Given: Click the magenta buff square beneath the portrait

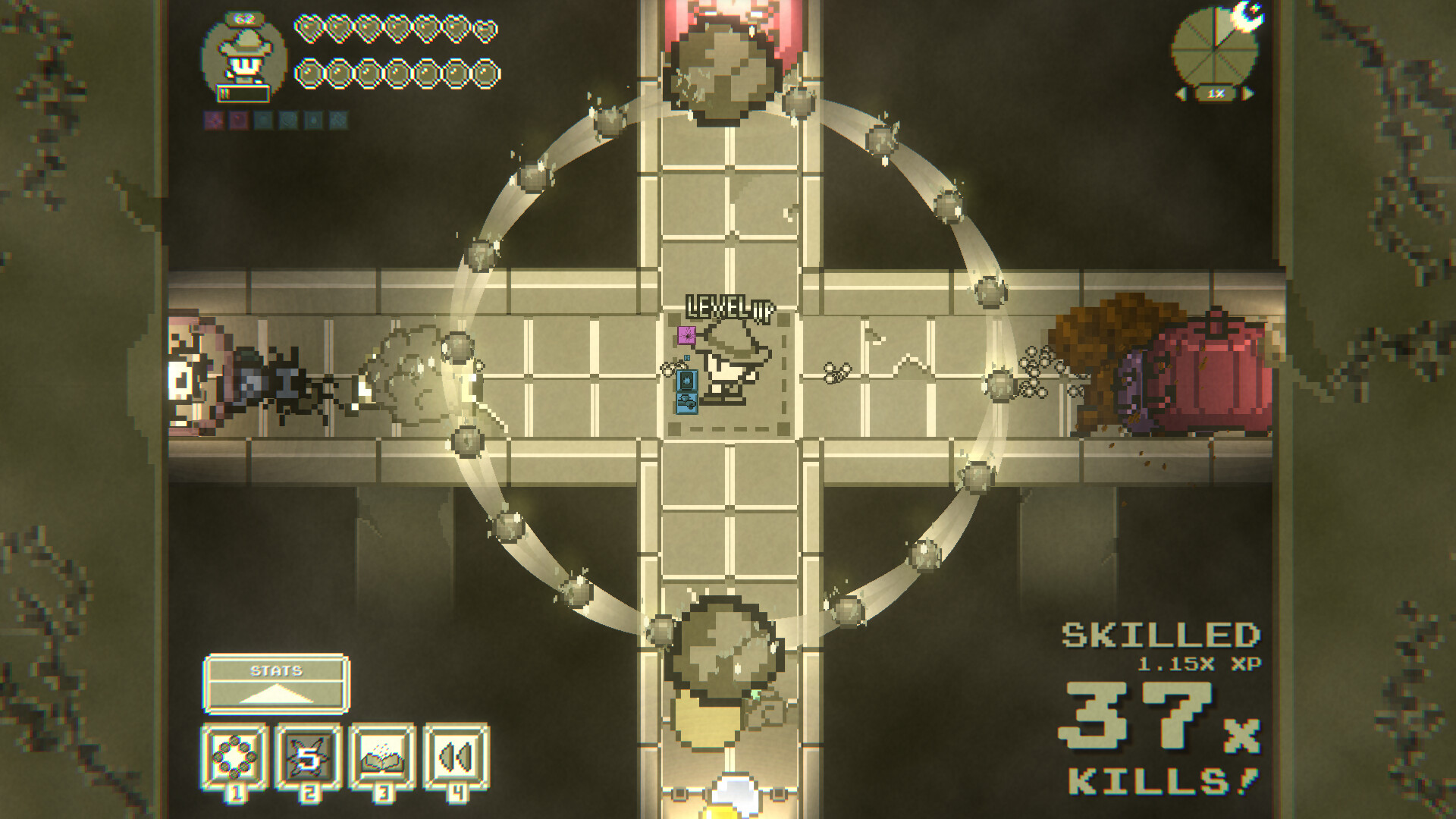Looking at the screenshot, I should click(x=687, y=335).
